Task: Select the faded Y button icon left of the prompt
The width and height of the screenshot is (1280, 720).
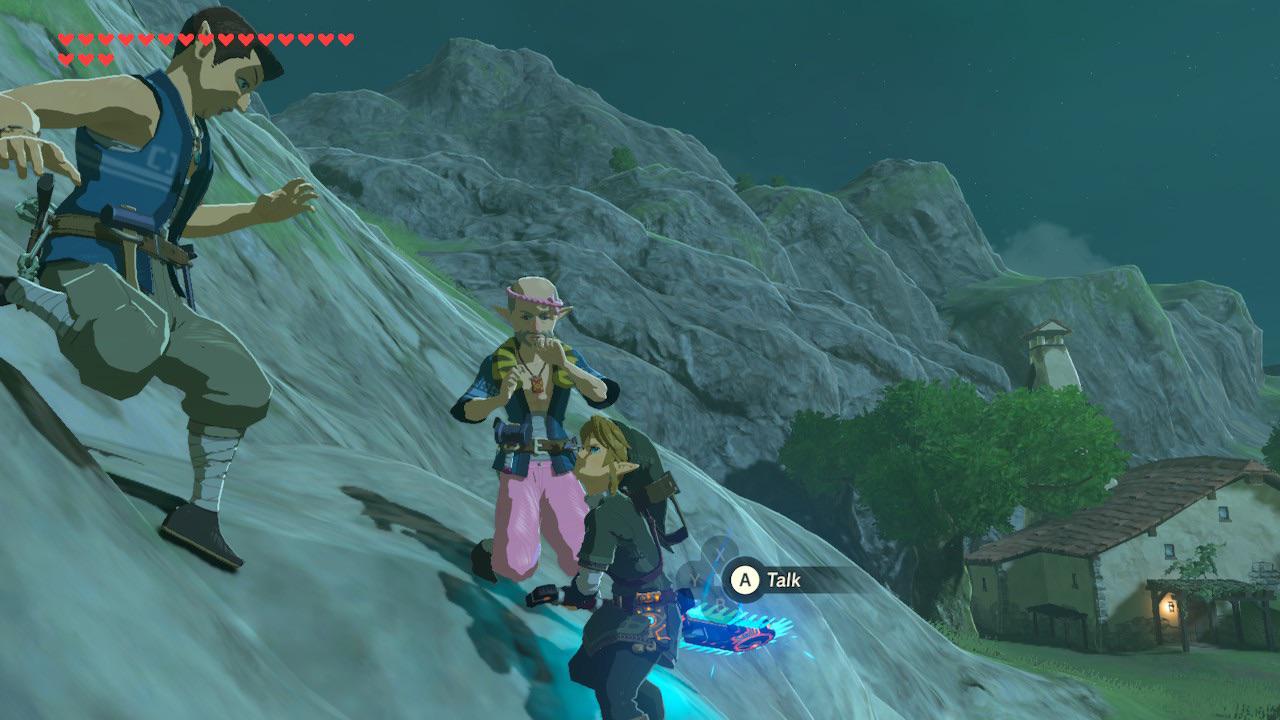Action: tap(694, 578)
